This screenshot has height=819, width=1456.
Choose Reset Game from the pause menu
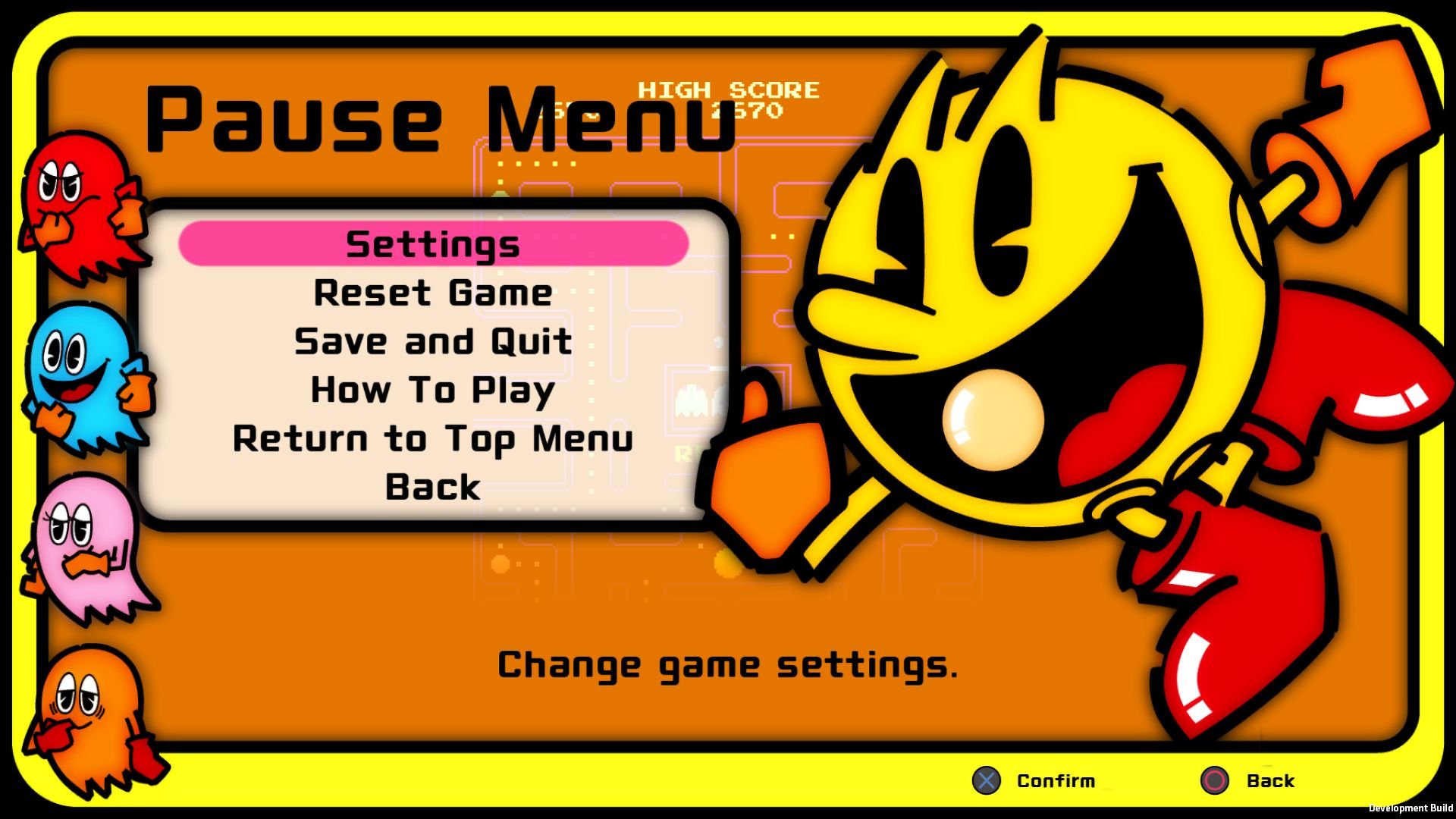[x=431, y=292]
